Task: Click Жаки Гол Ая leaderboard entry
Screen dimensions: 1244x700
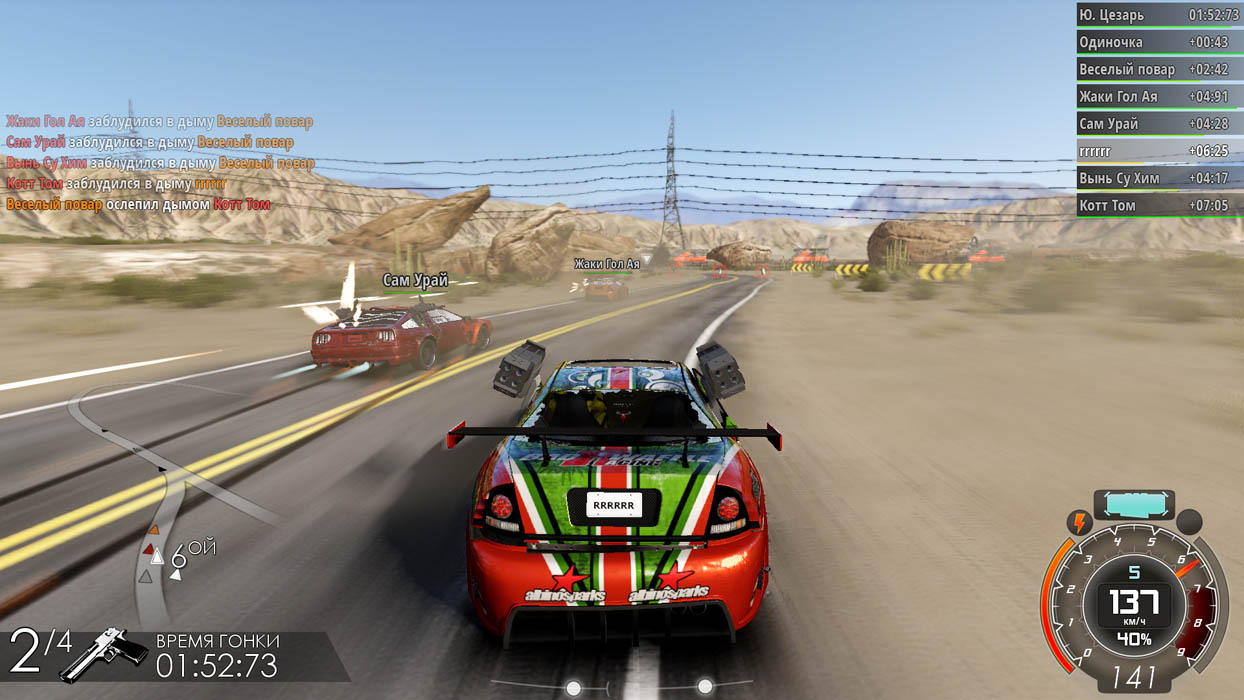Action: pos(1158,97)
